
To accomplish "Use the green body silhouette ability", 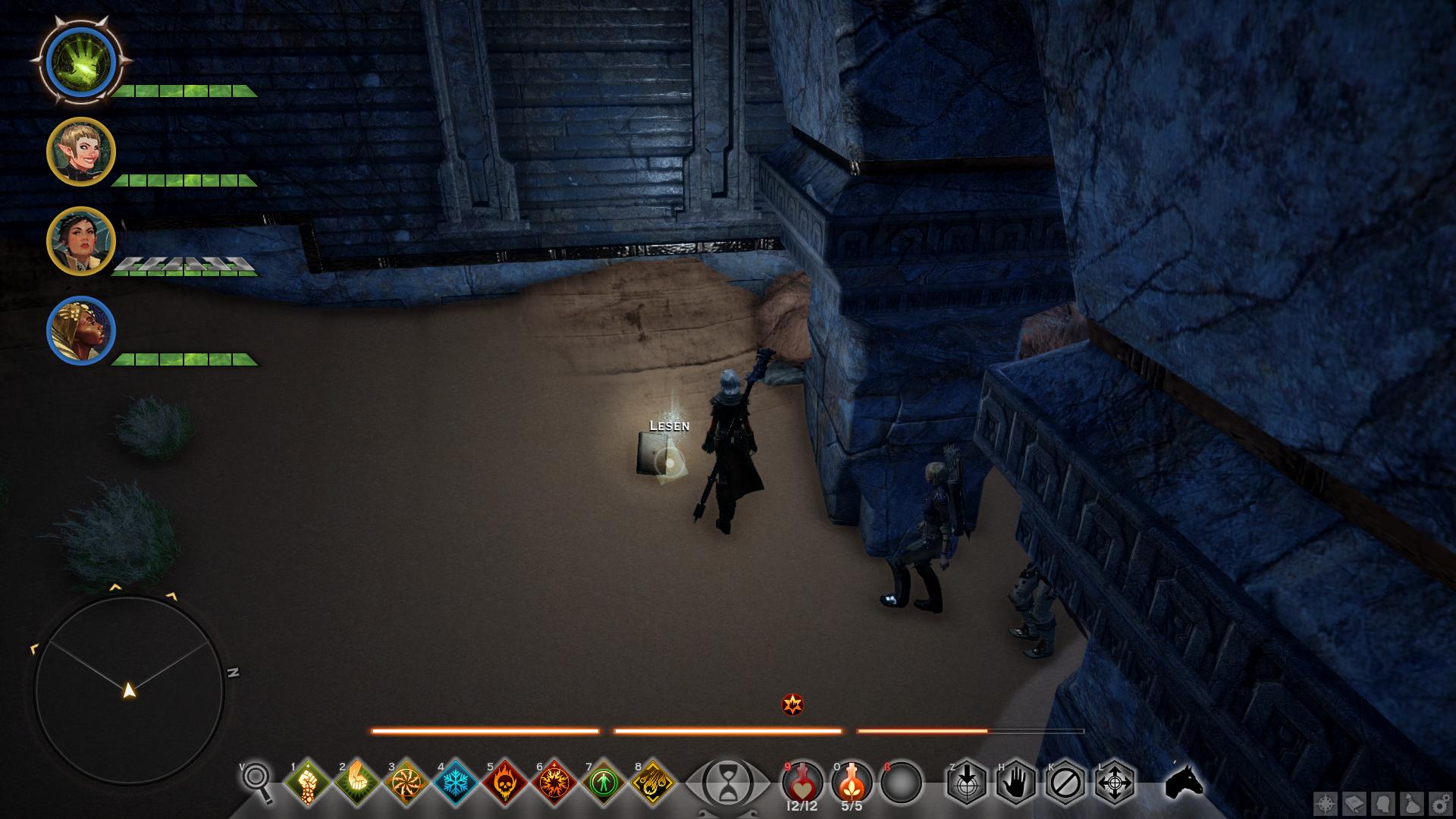I will pyautogui.click(x=604, y=782).
